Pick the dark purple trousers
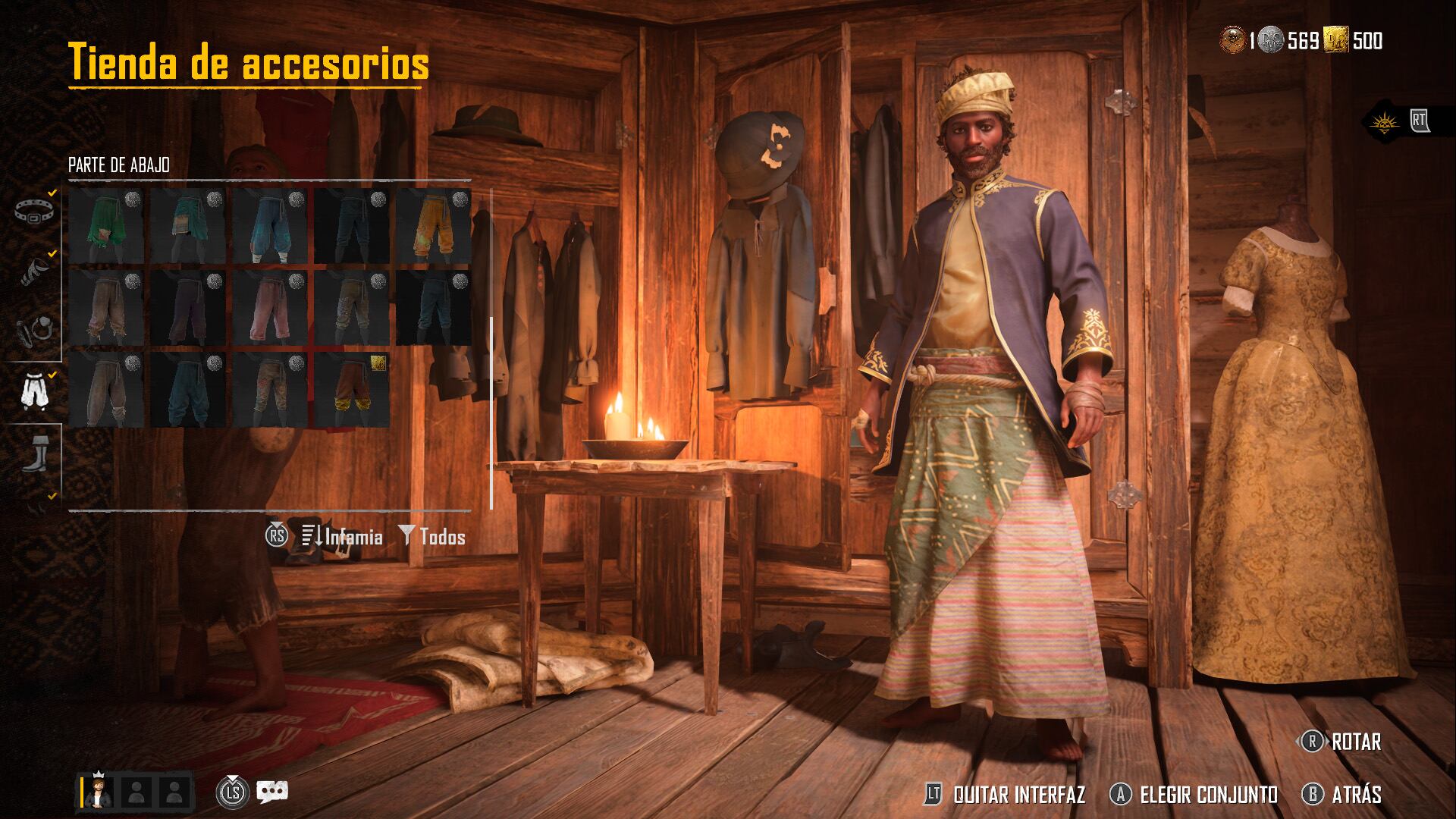Viewport: 1456px width, 819px height. 188,308
